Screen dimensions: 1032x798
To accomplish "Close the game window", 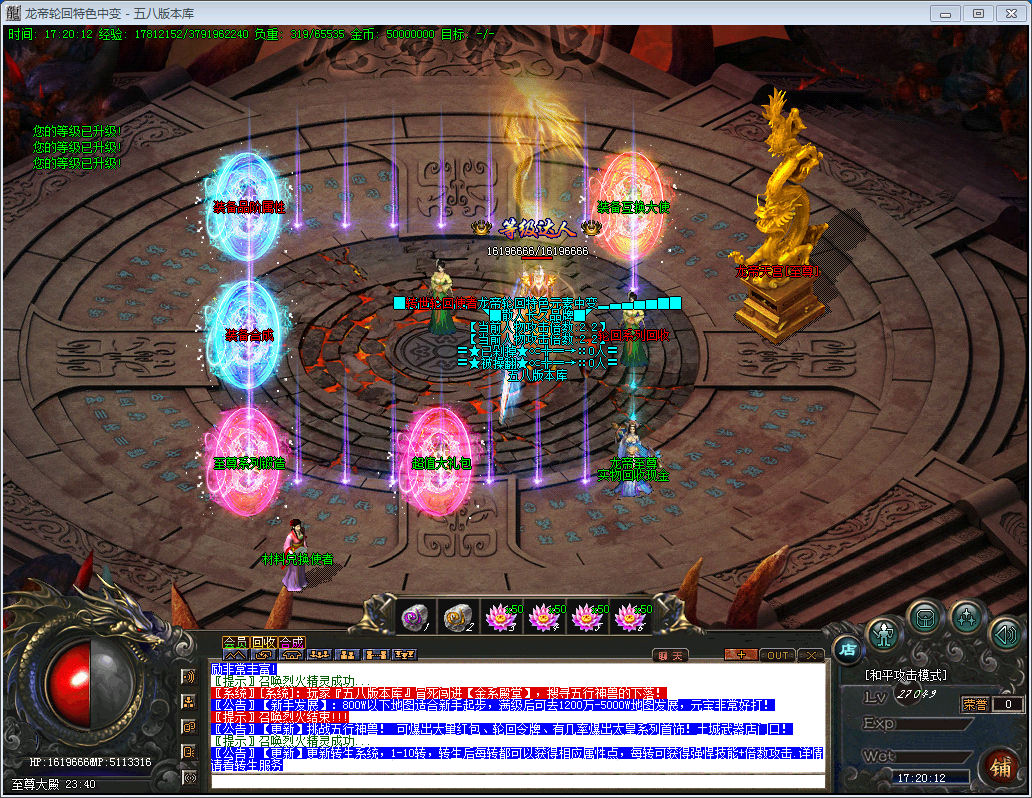I will [1009, 13].
